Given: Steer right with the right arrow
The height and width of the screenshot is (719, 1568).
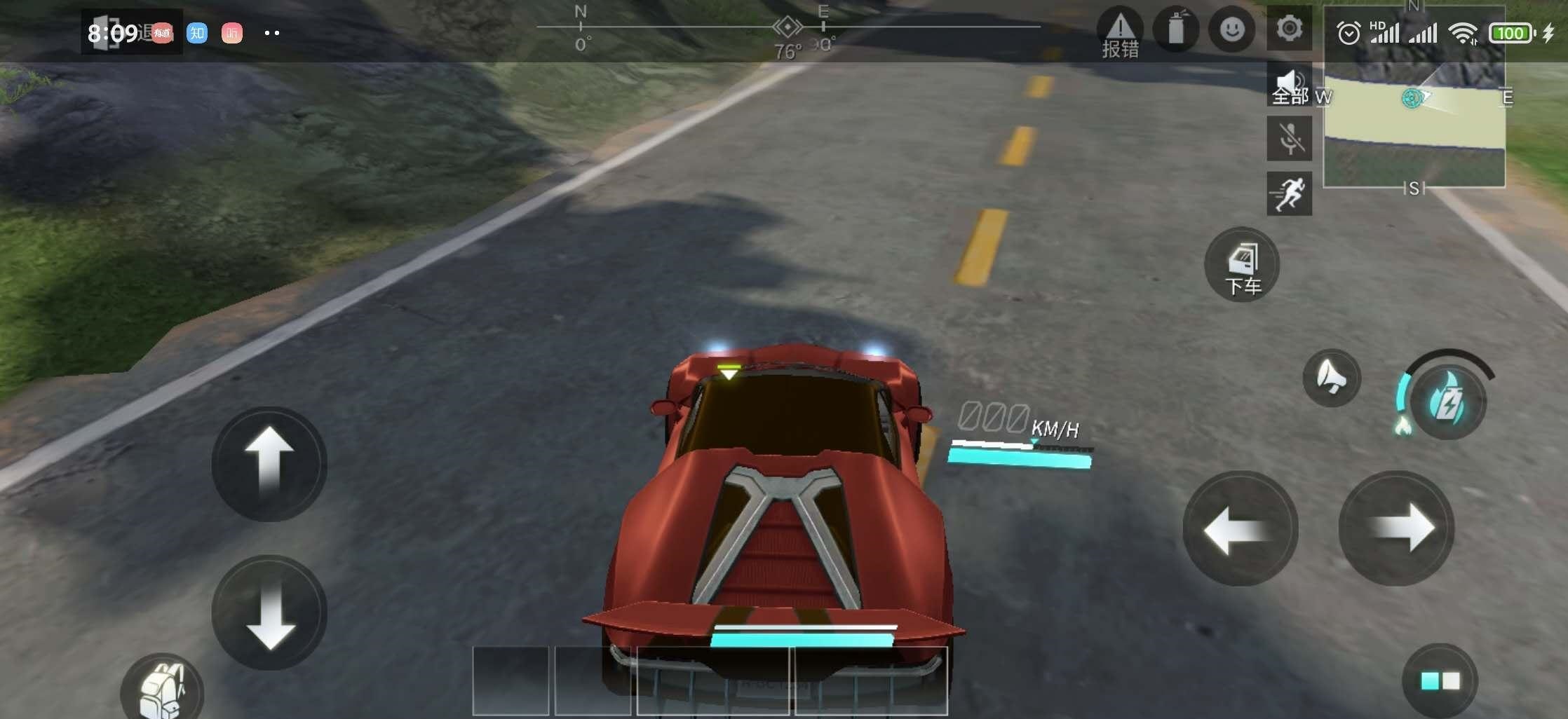Looking at the screenshot, I should point(1396,529).
